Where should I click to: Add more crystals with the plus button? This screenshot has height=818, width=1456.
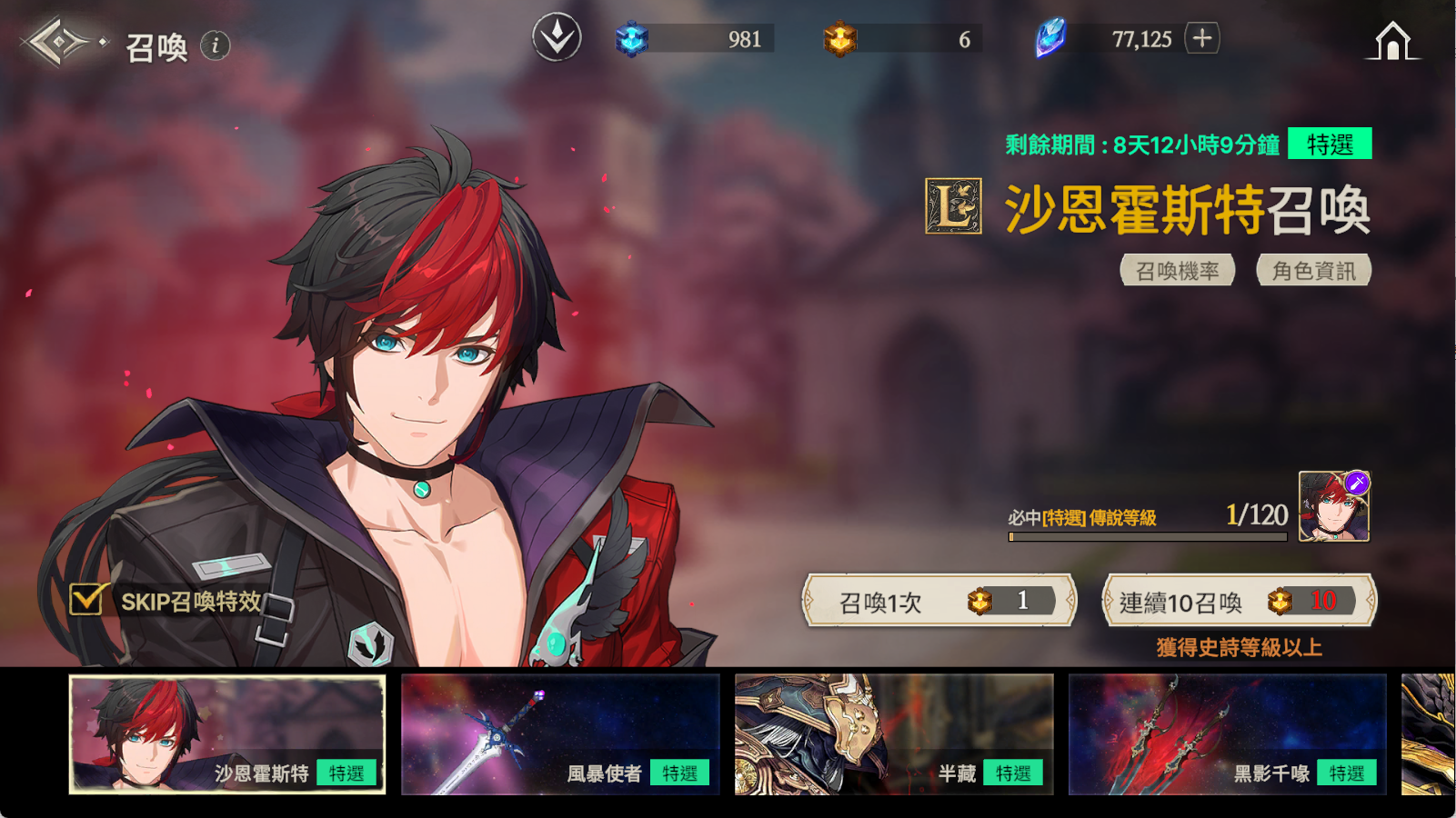click(x=1202, y=38)
